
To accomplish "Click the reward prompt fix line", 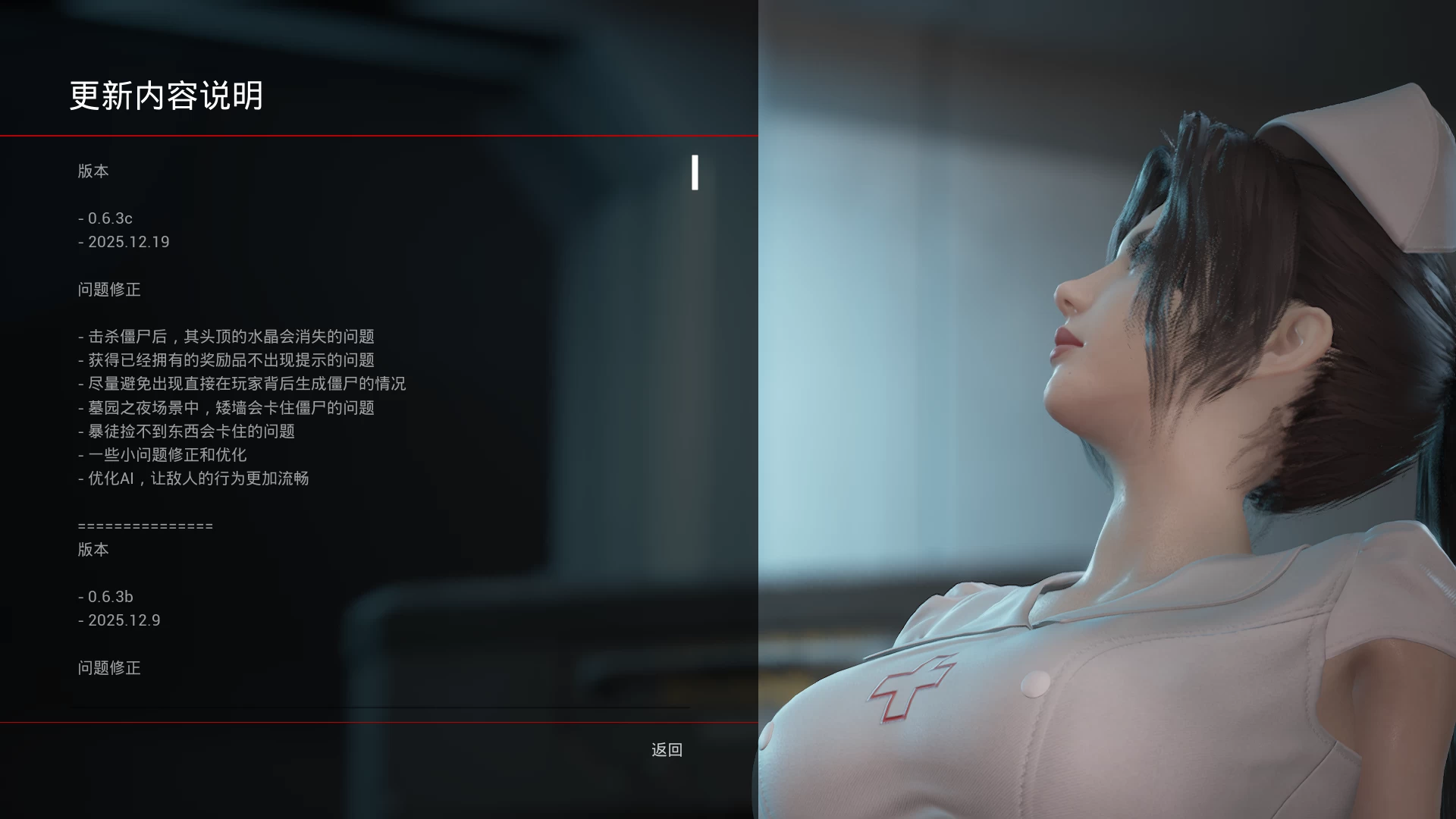I will (226, 360).
